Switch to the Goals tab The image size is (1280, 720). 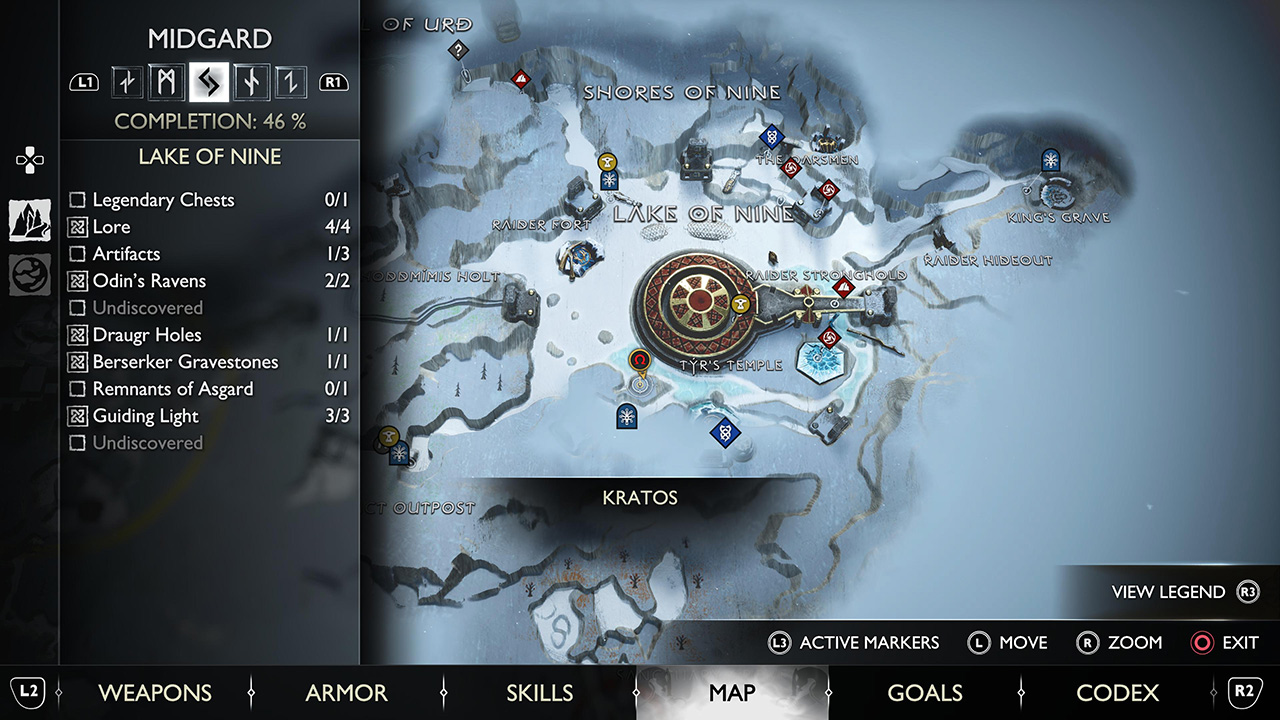[x=925, y=692]
